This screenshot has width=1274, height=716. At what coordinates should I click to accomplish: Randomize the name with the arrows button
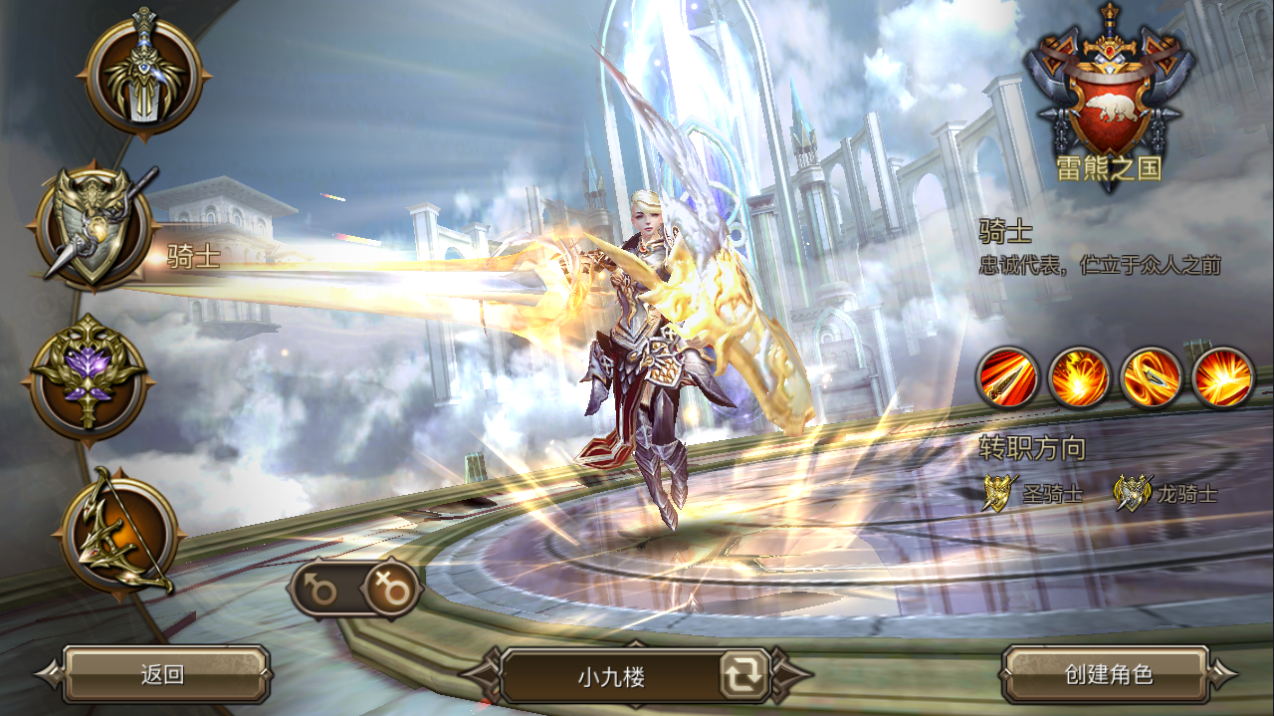tap(744, 676)
